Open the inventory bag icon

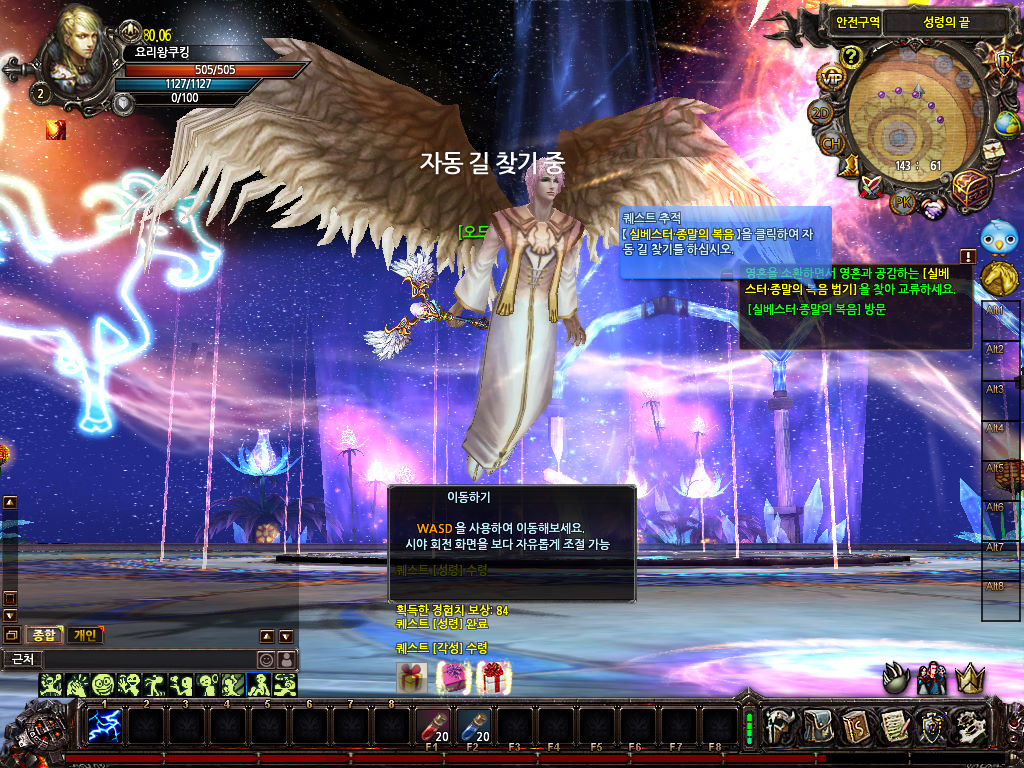tap(820, 725)
